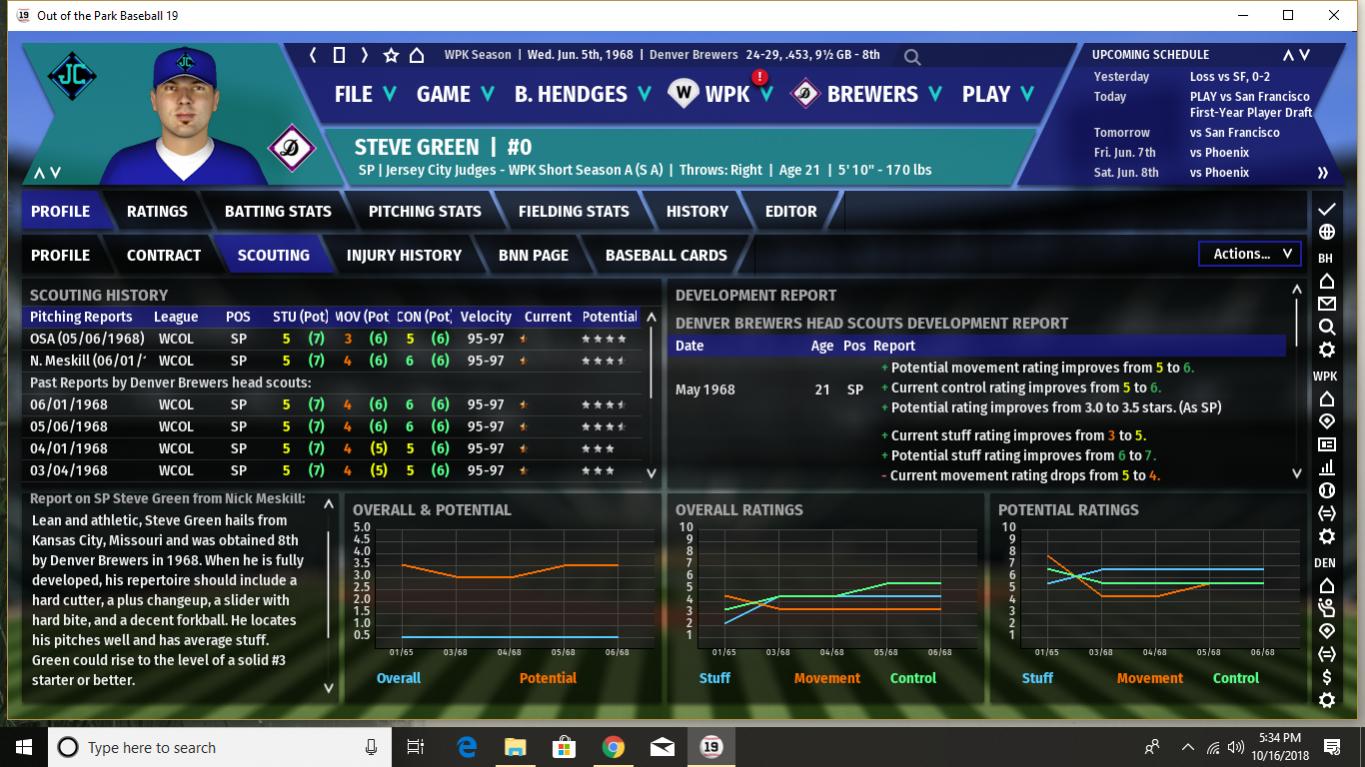Open the player EDITOR tab
This screenshot has width=1365, height=767.
pos(791,211)
